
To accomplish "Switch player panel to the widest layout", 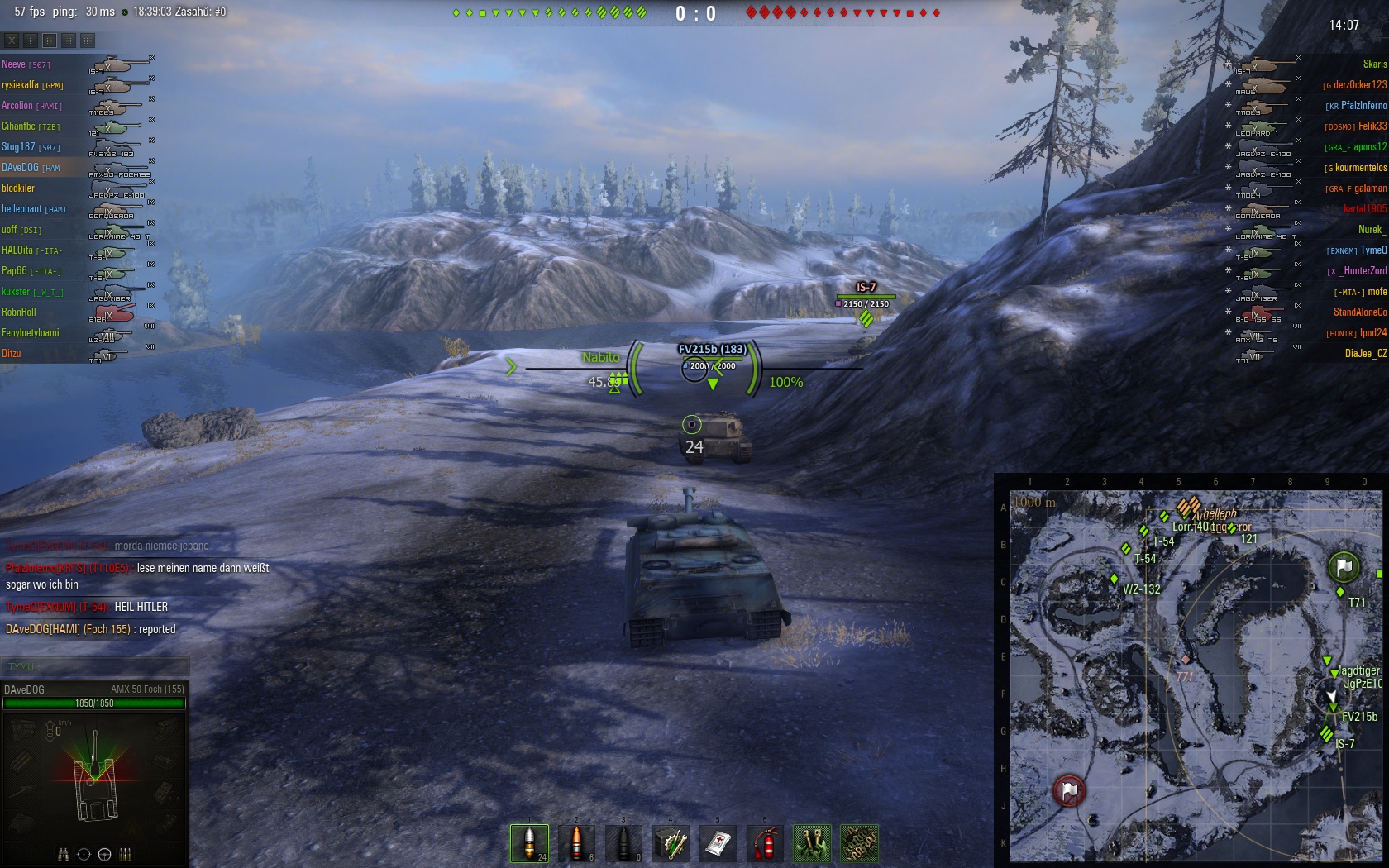I will (x=88, y=40).
